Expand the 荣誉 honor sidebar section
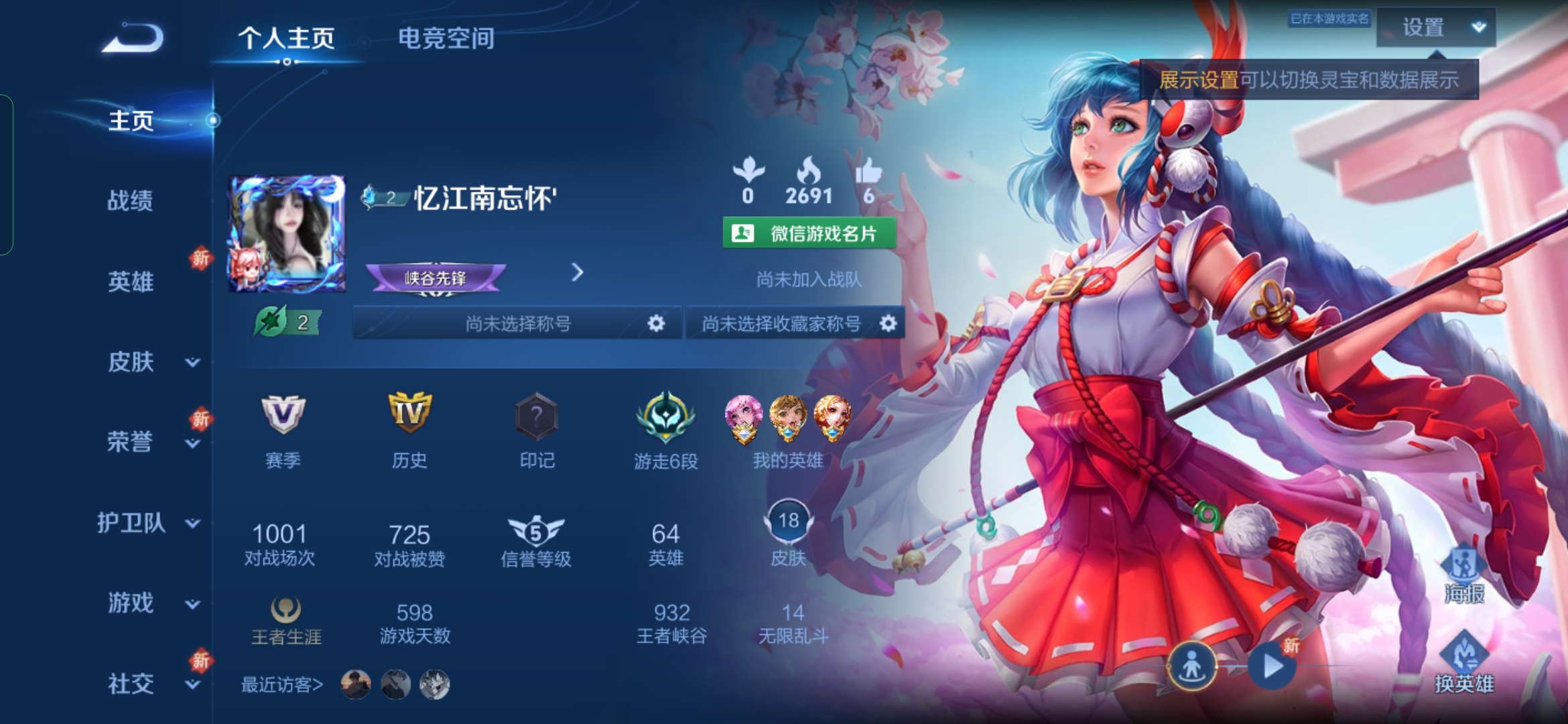The width and height of the screenshot is (1568, 724). pyautogui.click(x=130, y=443)
